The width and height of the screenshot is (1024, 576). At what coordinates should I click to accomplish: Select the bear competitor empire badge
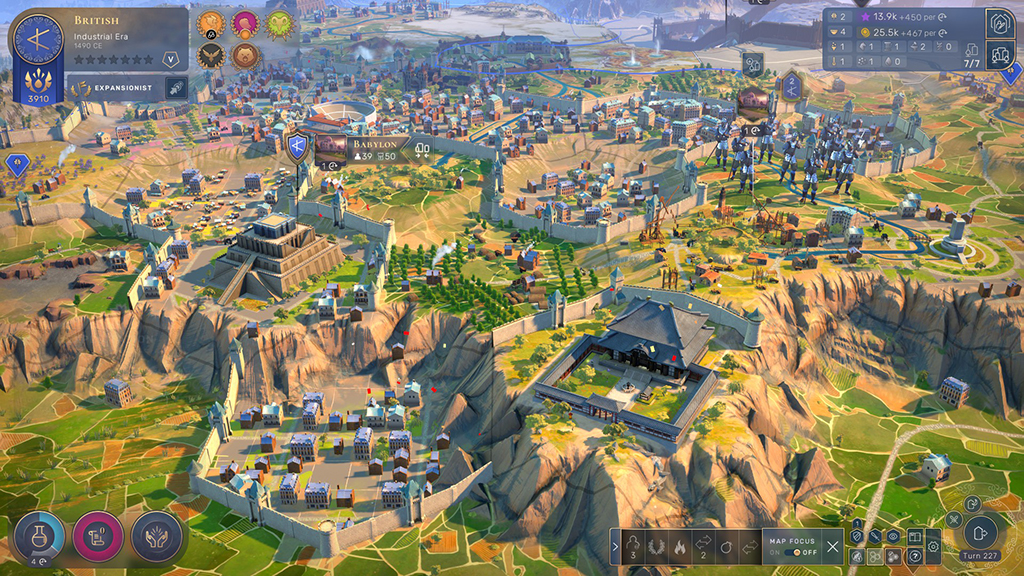pyautogui.click(x=243, y=55)
